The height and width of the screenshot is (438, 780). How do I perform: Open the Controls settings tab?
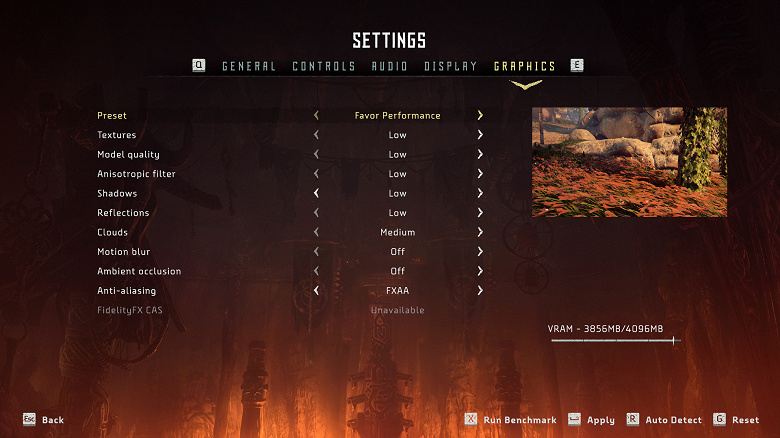point(324,66)
